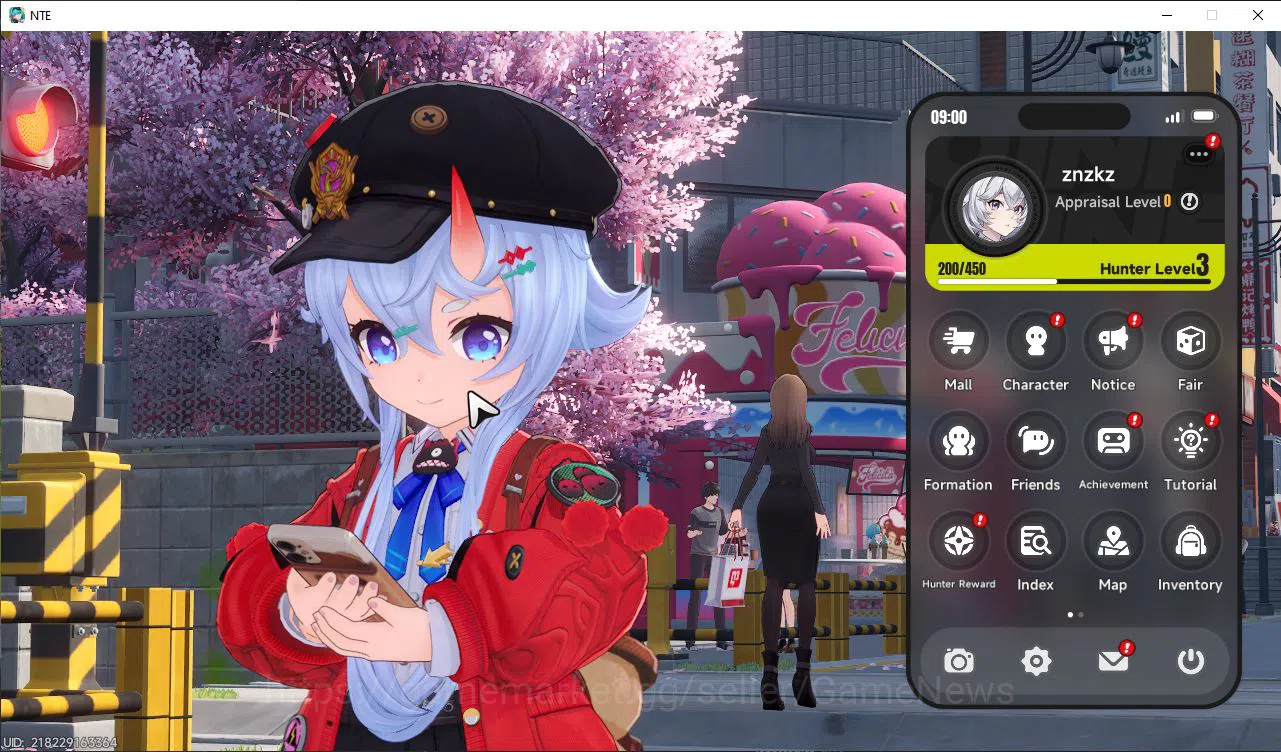This screenshot has height=752, width=1281.
Task: Check the Notice announcements
Action: [x=1113, y=340]
